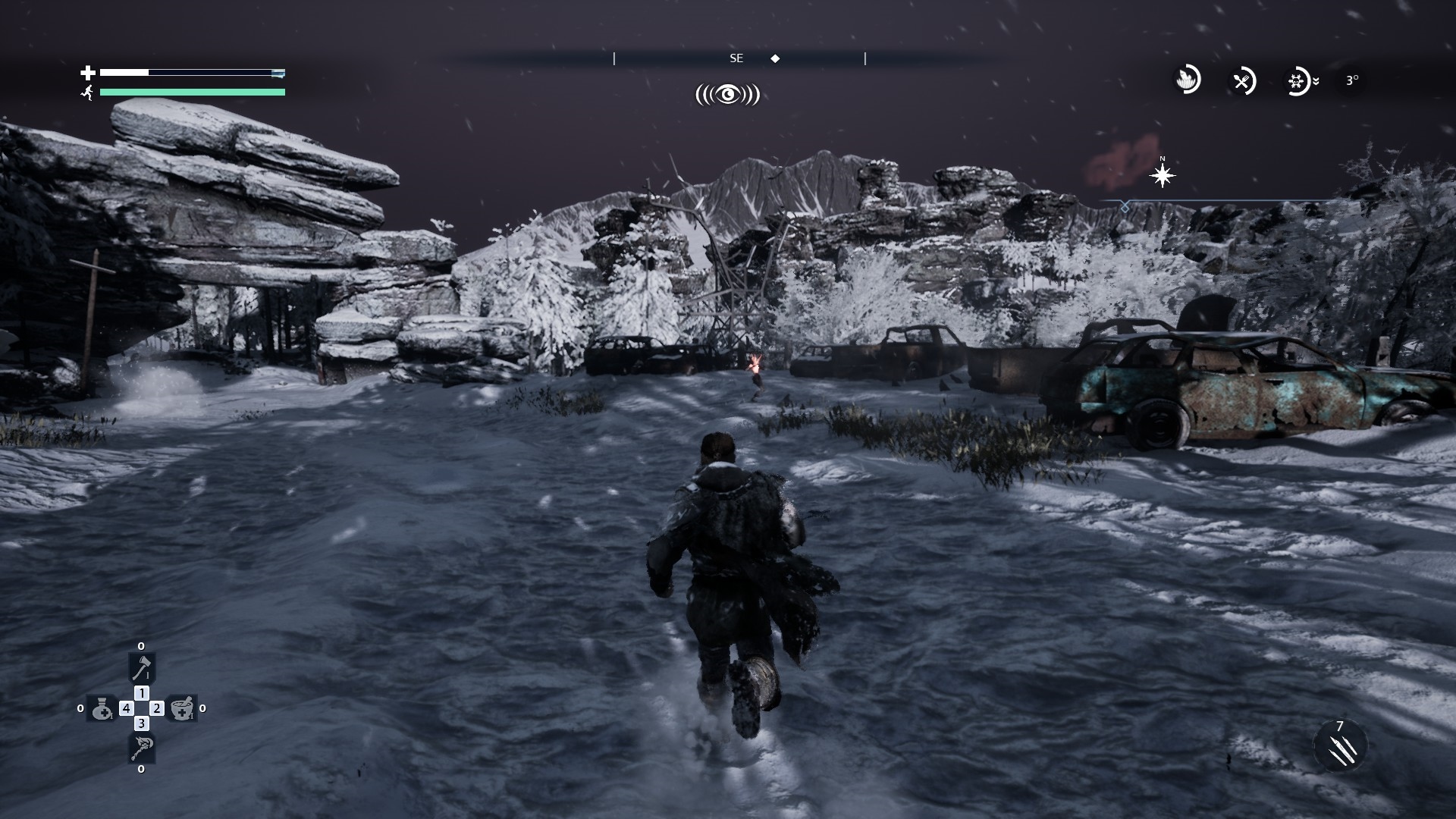Screen dimensions: 1456x819
Task: Check the fork and spoon hunger icon
Action: (1242, 80)
